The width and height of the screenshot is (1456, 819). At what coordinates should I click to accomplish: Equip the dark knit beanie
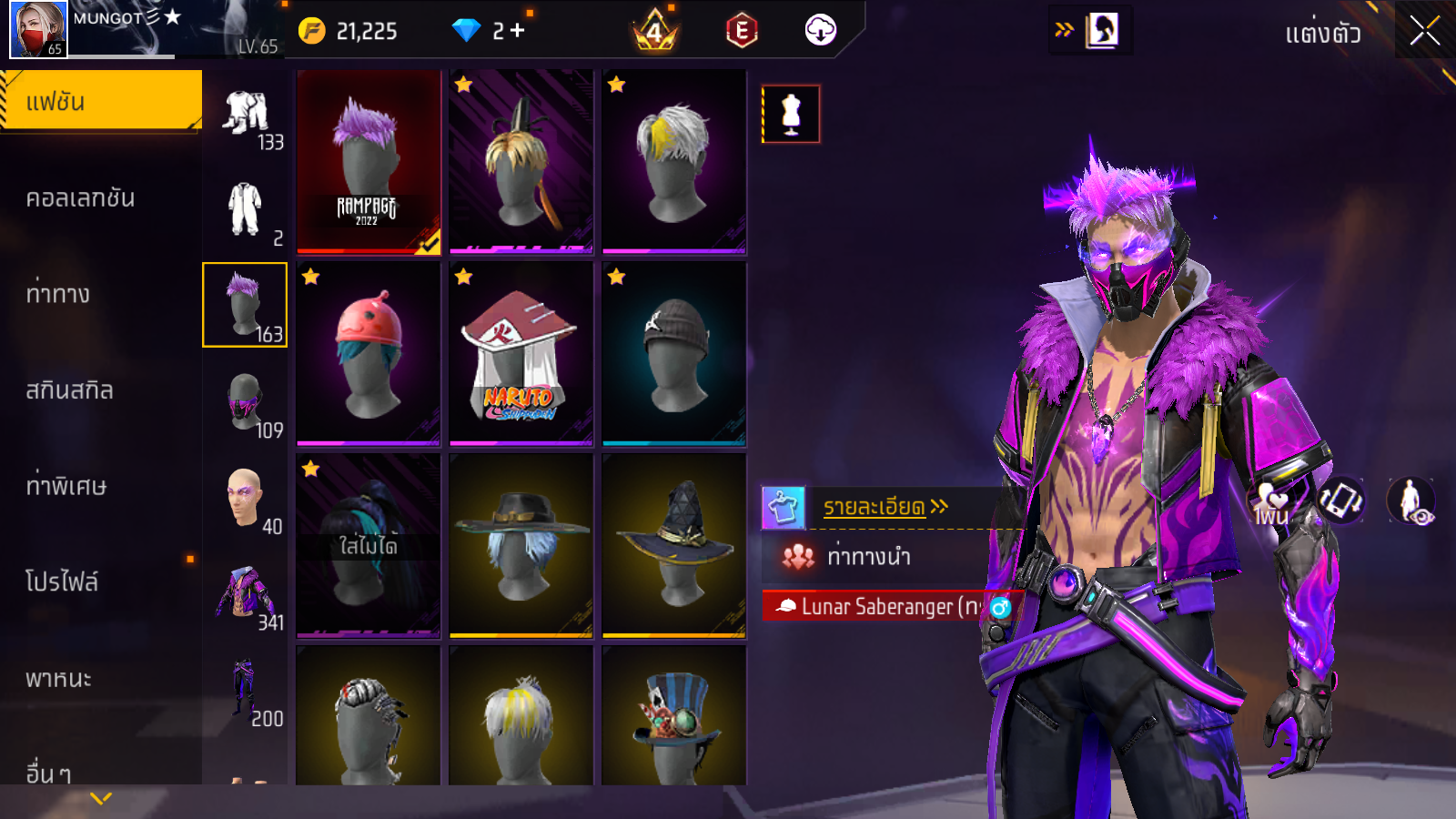click(673, 354)
